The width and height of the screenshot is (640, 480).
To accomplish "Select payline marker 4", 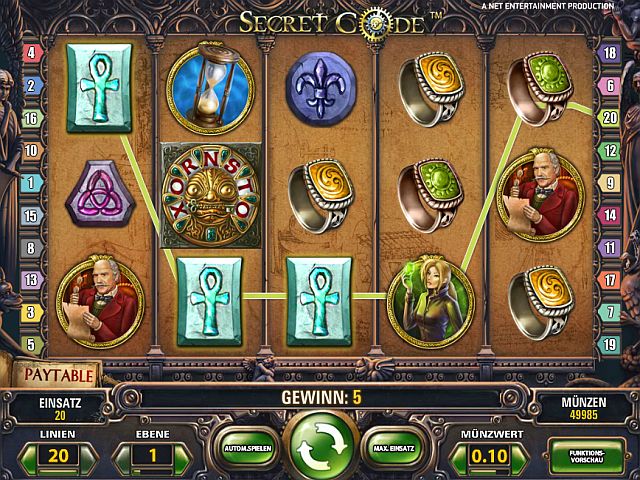I will [30, 52].
